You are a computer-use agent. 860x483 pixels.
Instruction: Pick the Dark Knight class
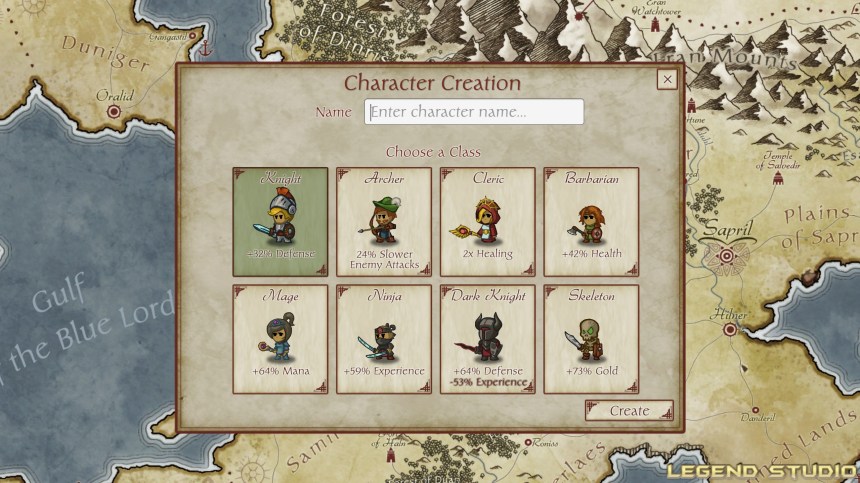point(488,339)
